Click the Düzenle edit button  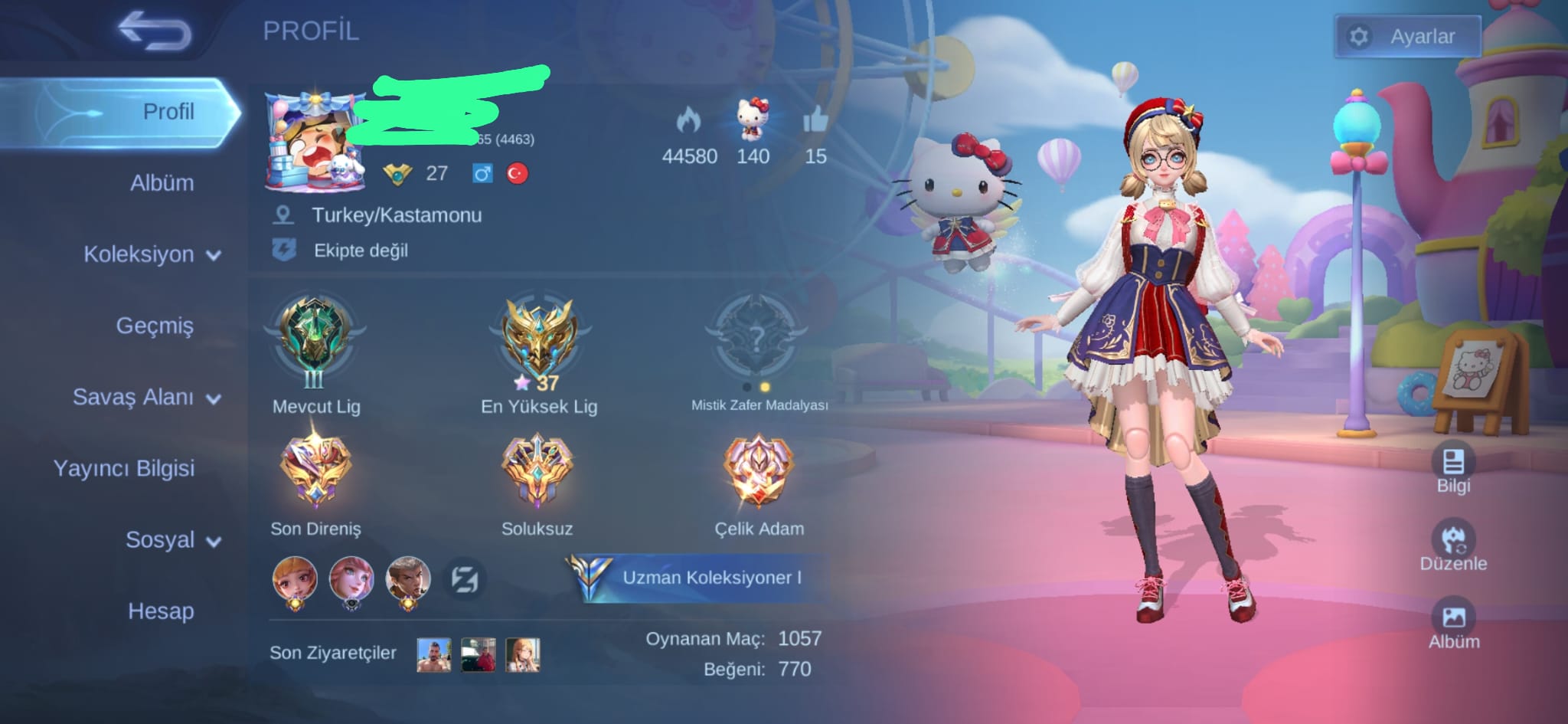click(x=1453, y=545)
